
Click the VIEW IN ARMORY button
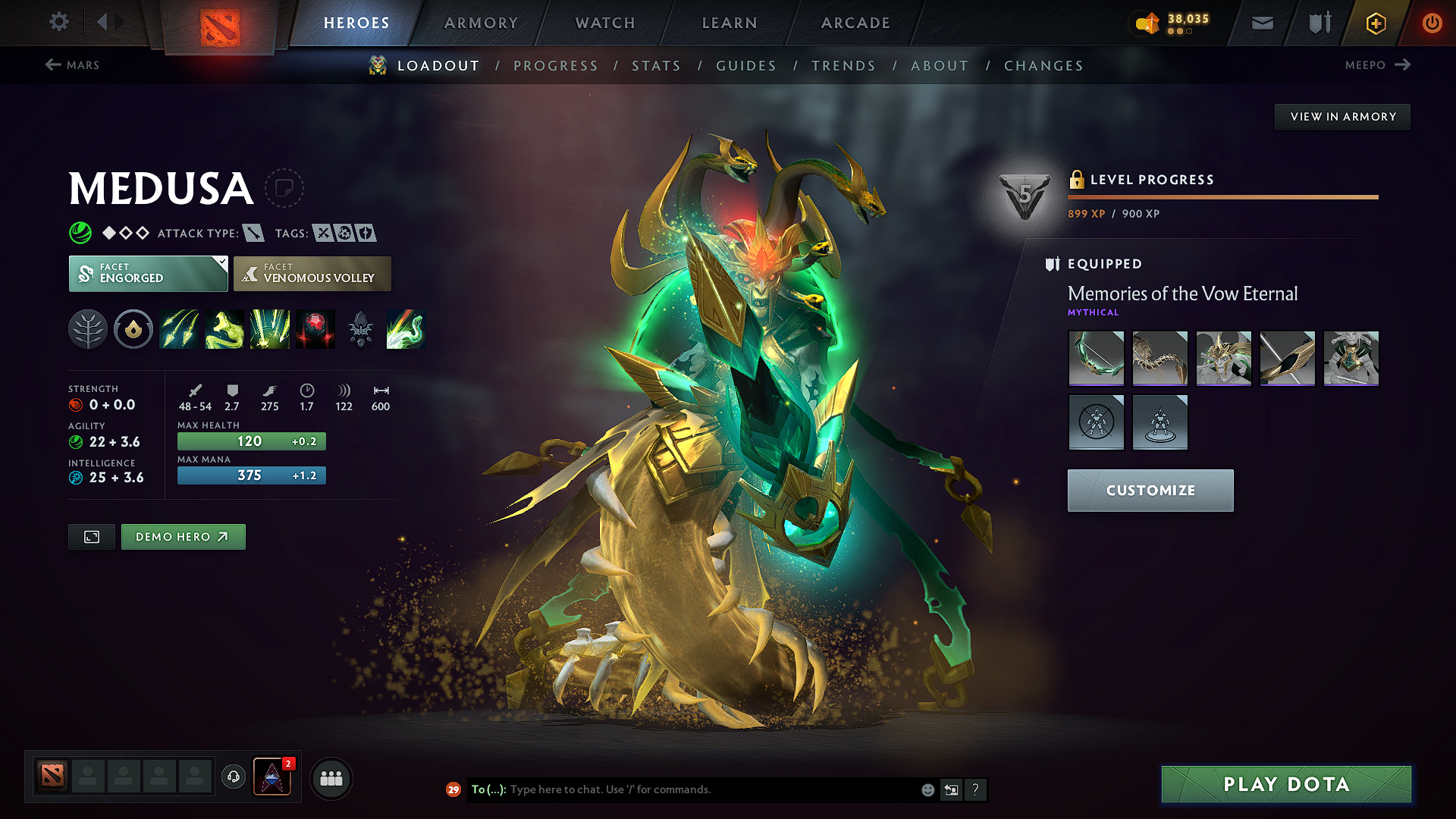(1342, 116)
